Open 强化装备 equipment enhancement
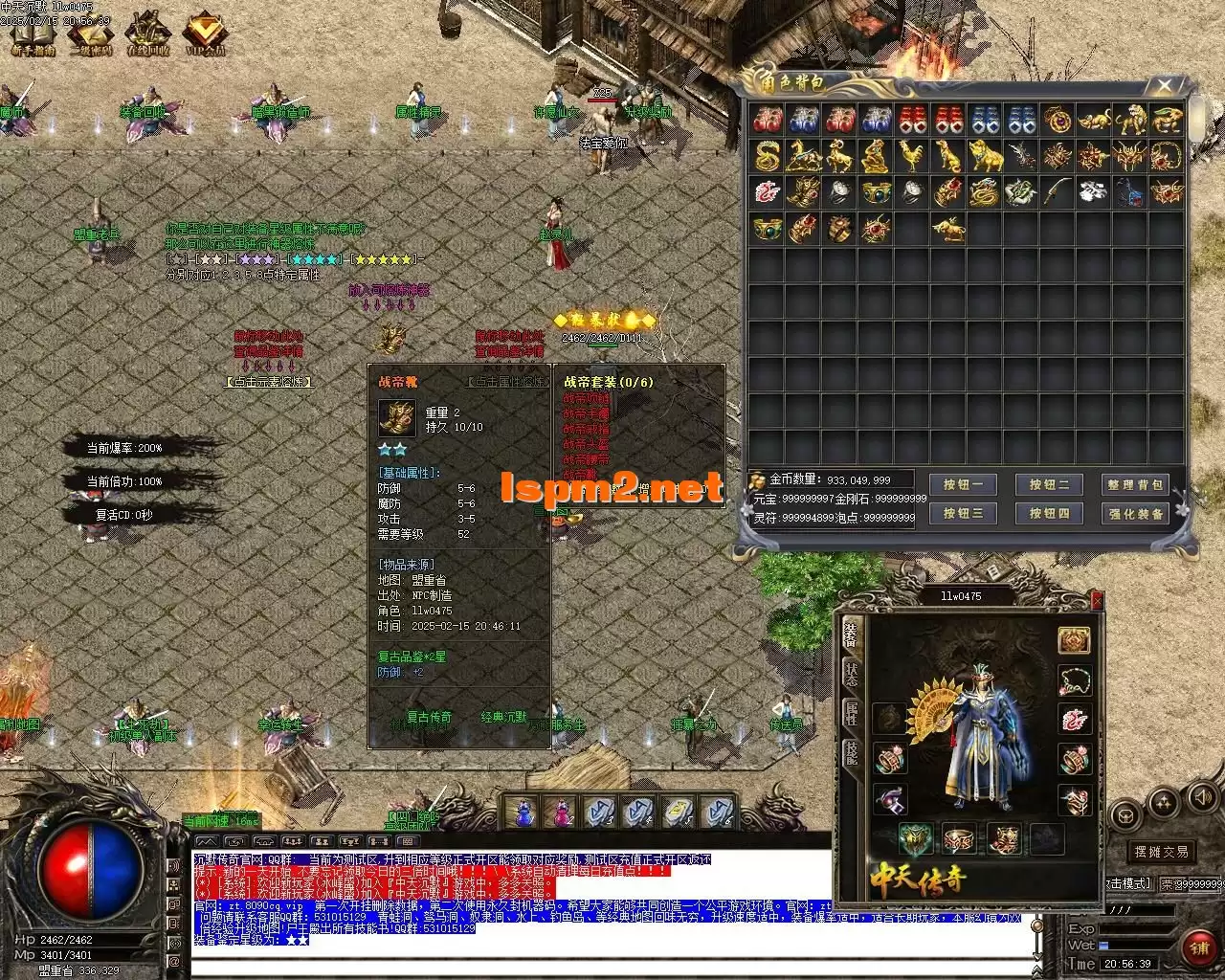 click(1134, 514)
